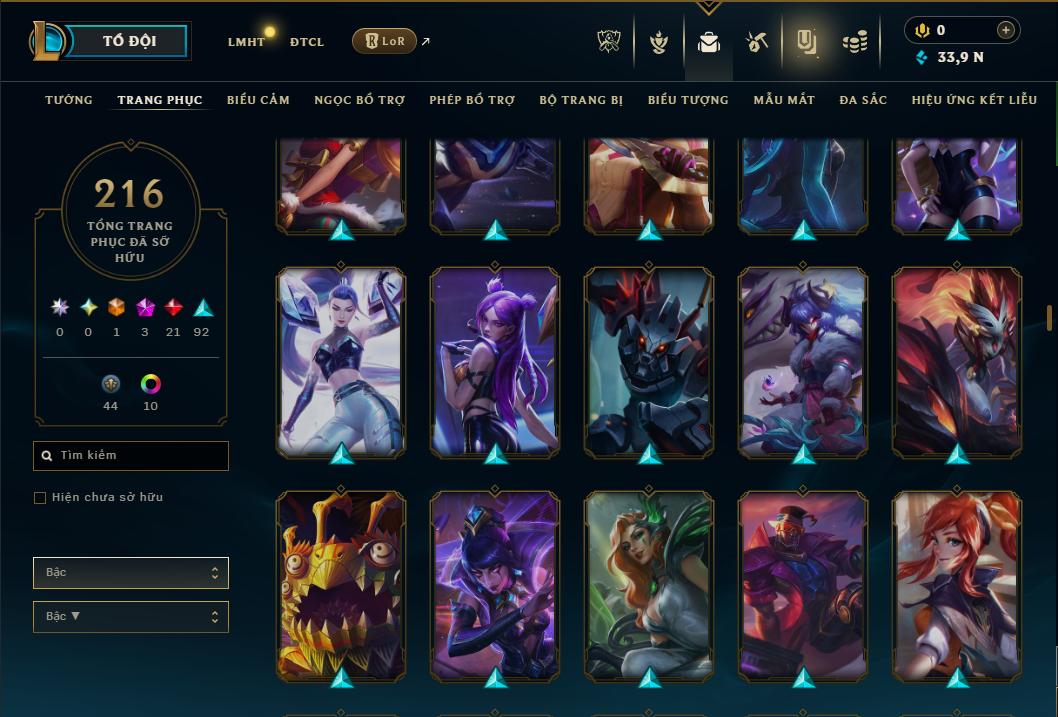Click the Tìm kiếm search field
This screenshot has width=1058, height=717.
click(x=131, y=456)
